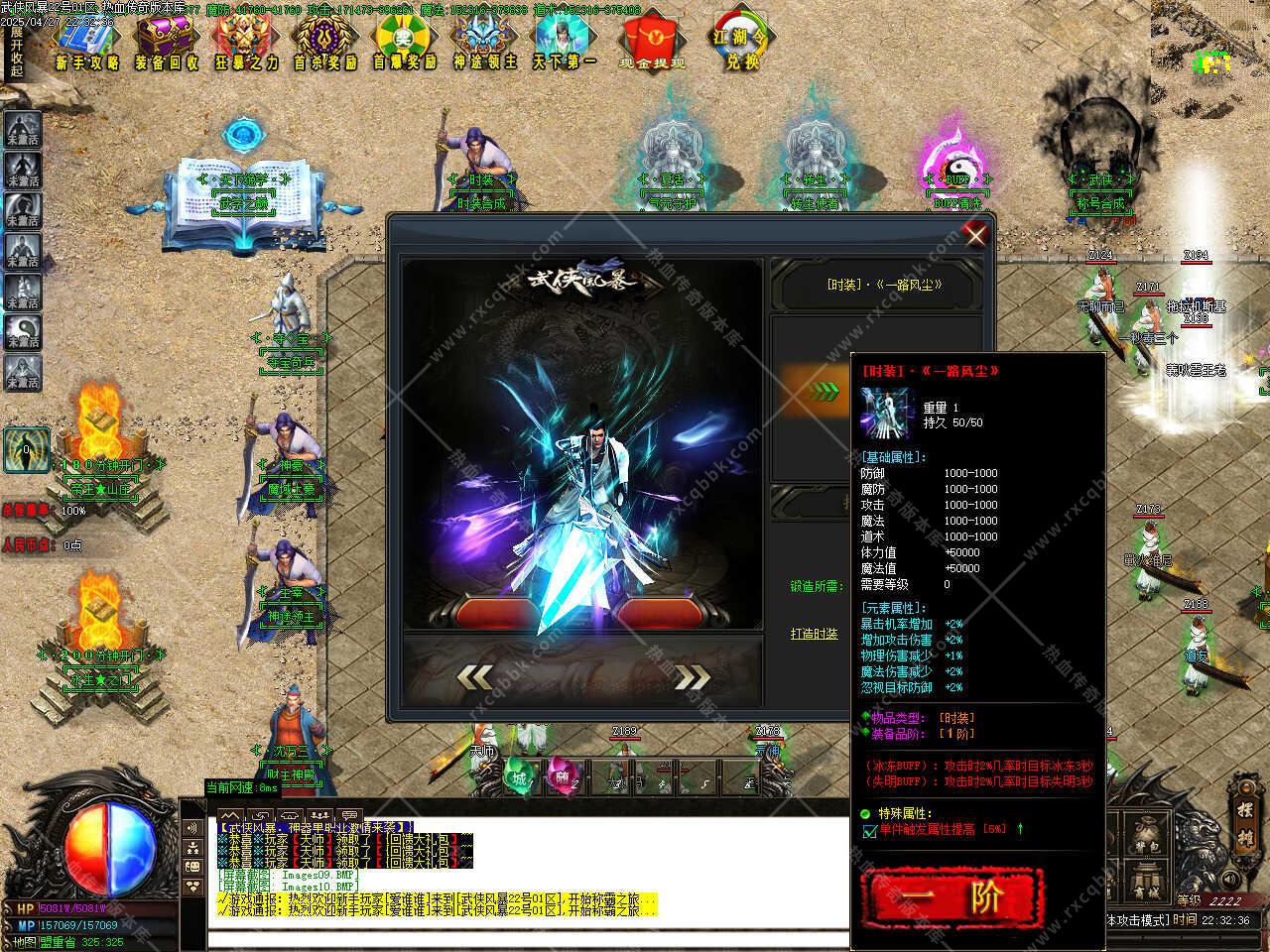
Task: Open the 首杀奖励 first-kill rewards
Action: [x=325, y=45]
